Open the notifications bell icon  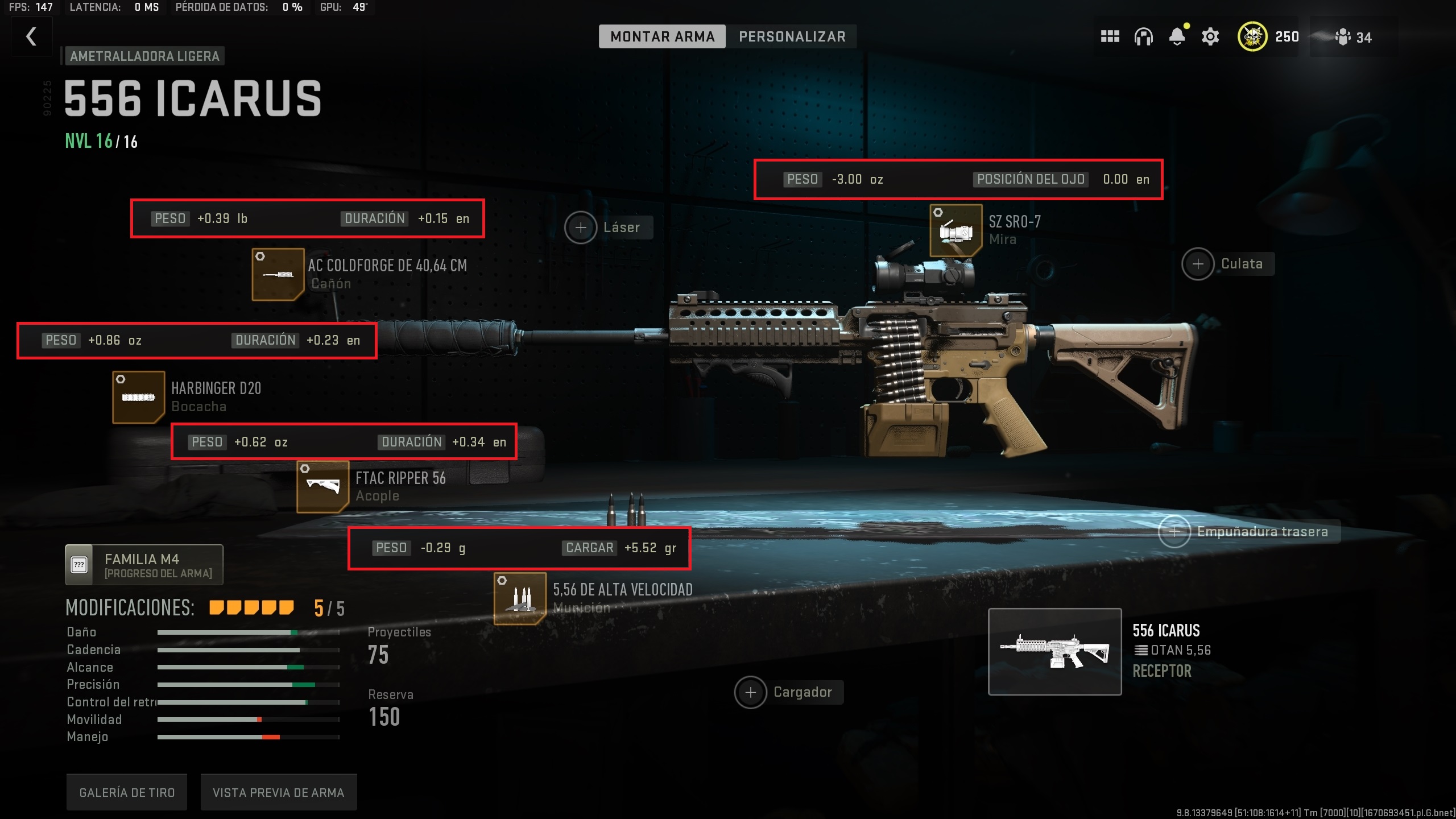coord(1177,36)
